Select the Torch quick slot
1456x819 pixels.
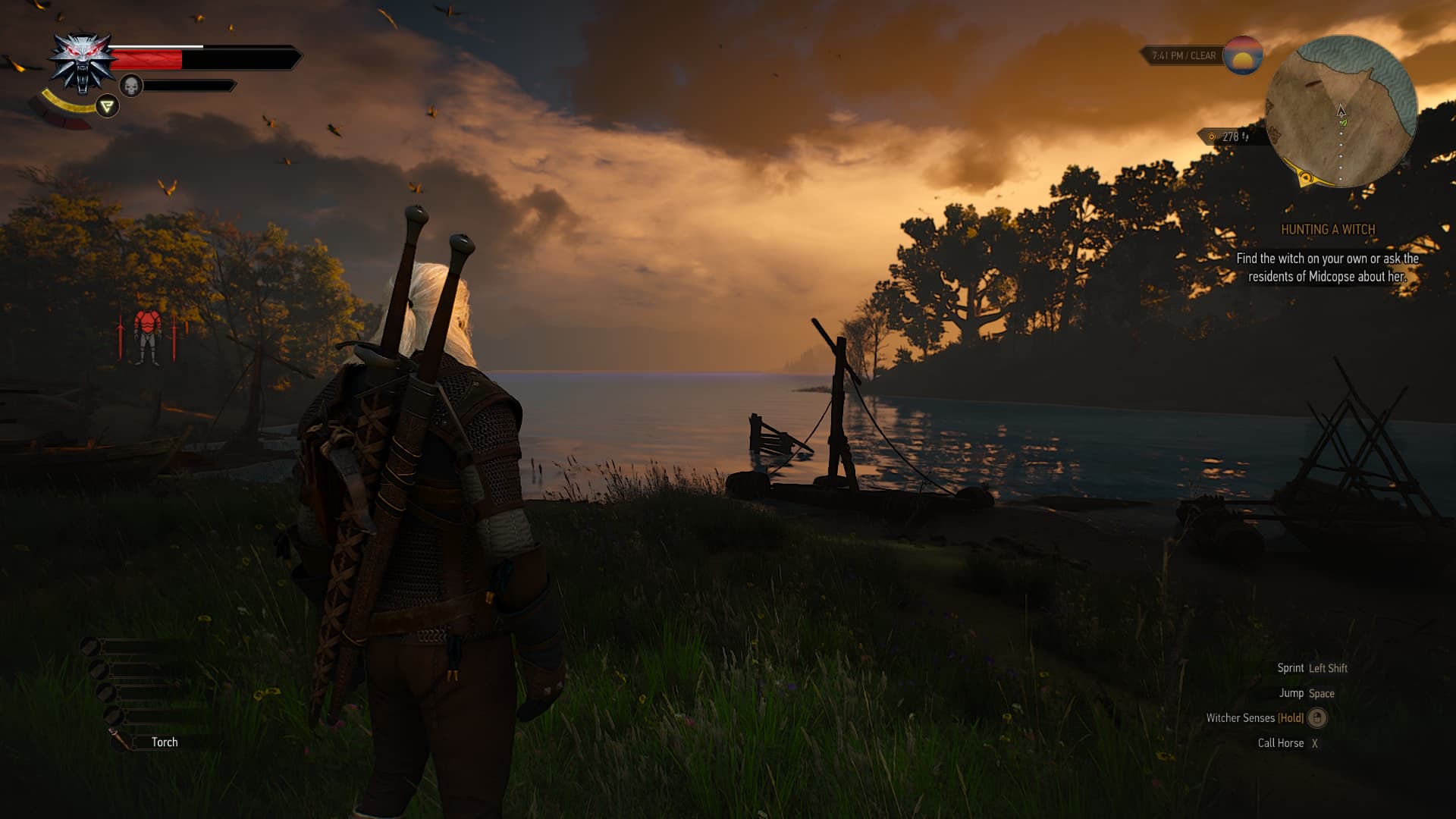pos(164,742)
